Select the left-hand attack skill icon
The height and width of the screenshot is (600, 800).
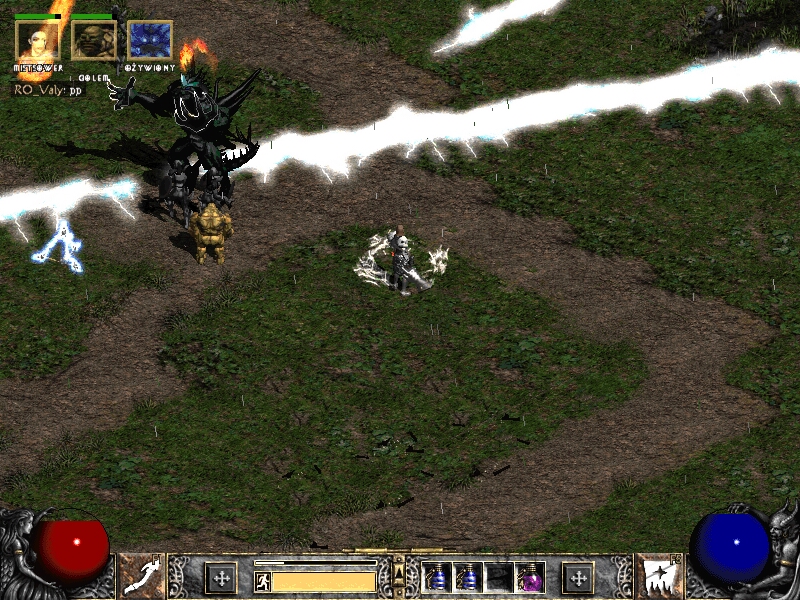pyautogui.click(x=142, y=576)
